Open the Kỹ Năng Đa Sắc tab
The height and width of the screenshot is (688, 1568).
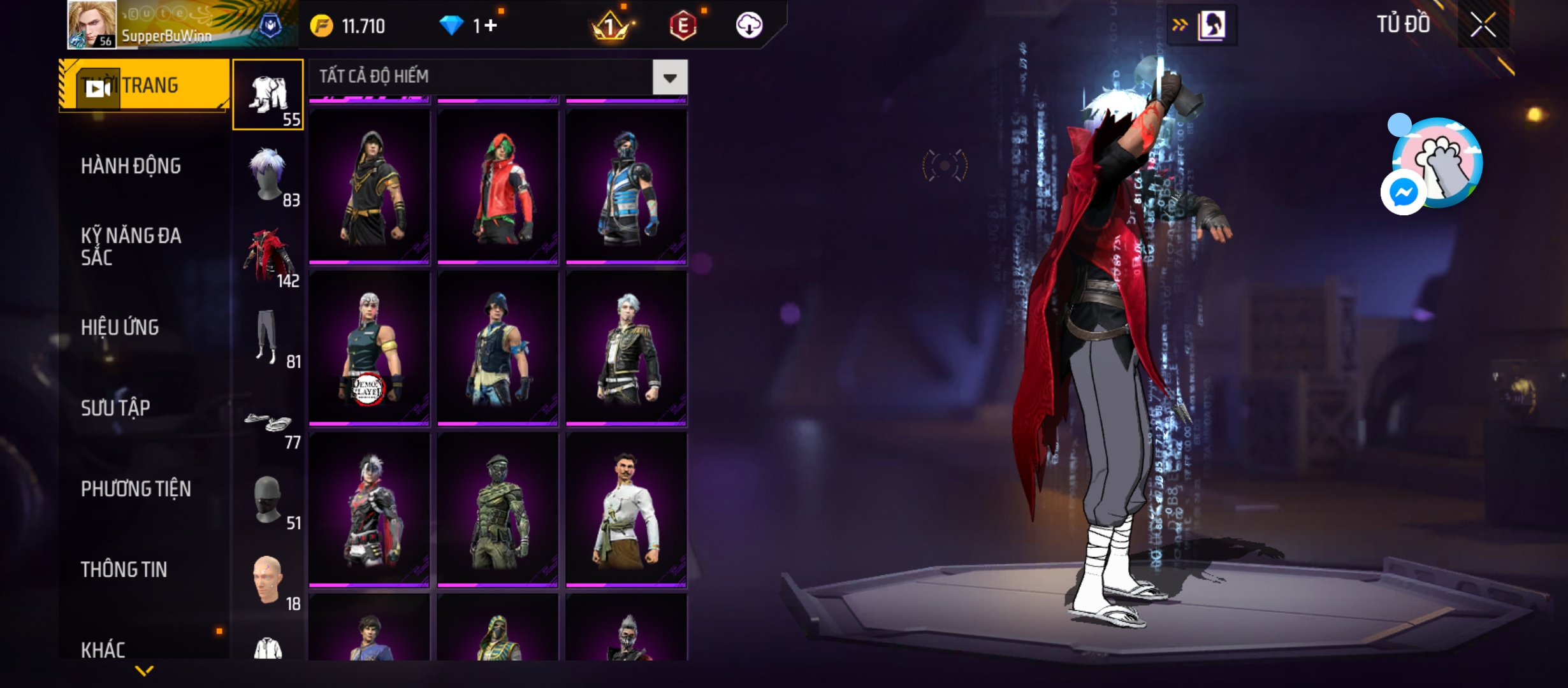(131, 247)
